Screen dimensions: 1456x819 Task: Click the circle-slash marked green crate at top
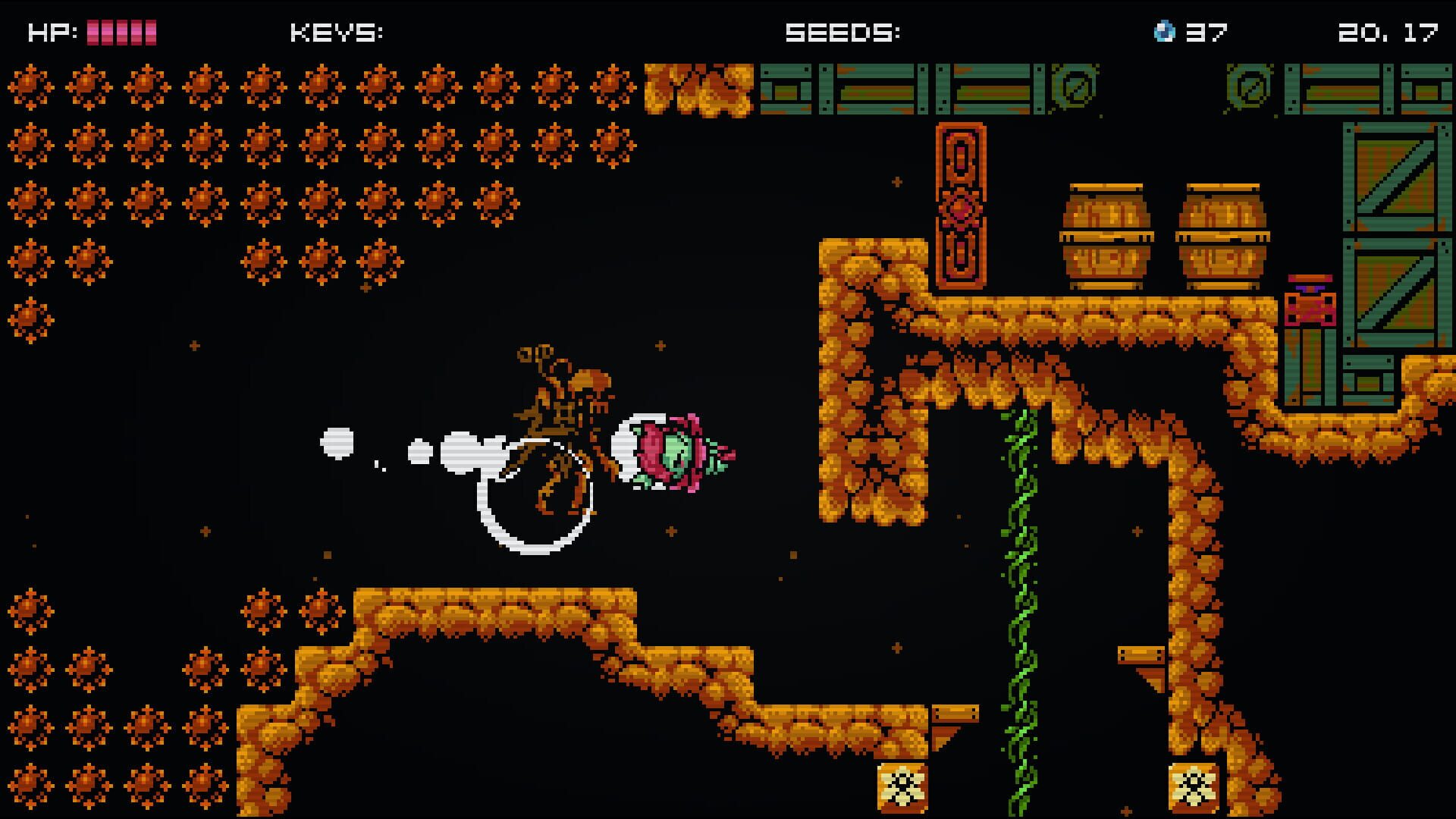point(1076,87)
